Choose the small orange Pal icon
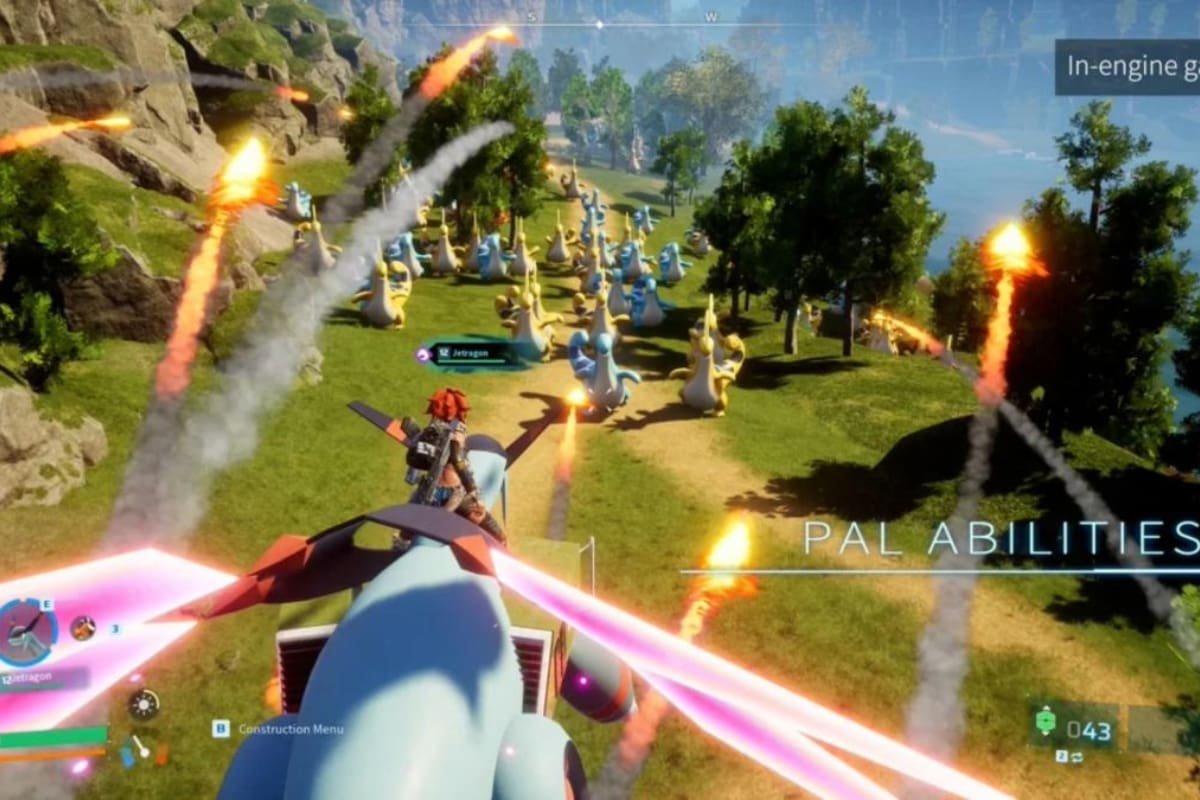Image resolution: width=1200 pixels, height=800 pixels. [83, 628]
